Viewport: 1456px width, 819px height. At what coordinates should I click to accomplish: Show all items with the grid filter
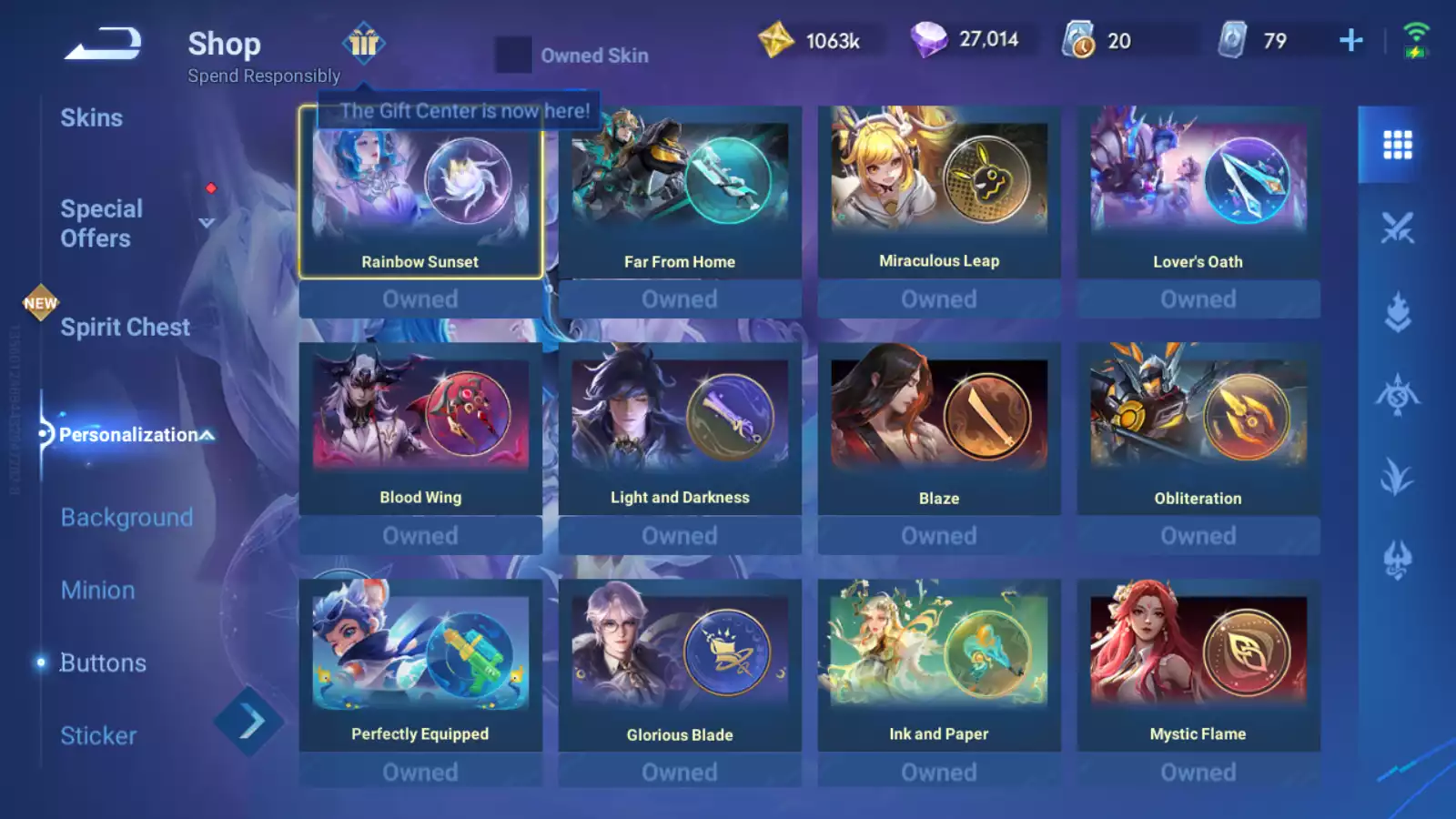[1397, 145]
